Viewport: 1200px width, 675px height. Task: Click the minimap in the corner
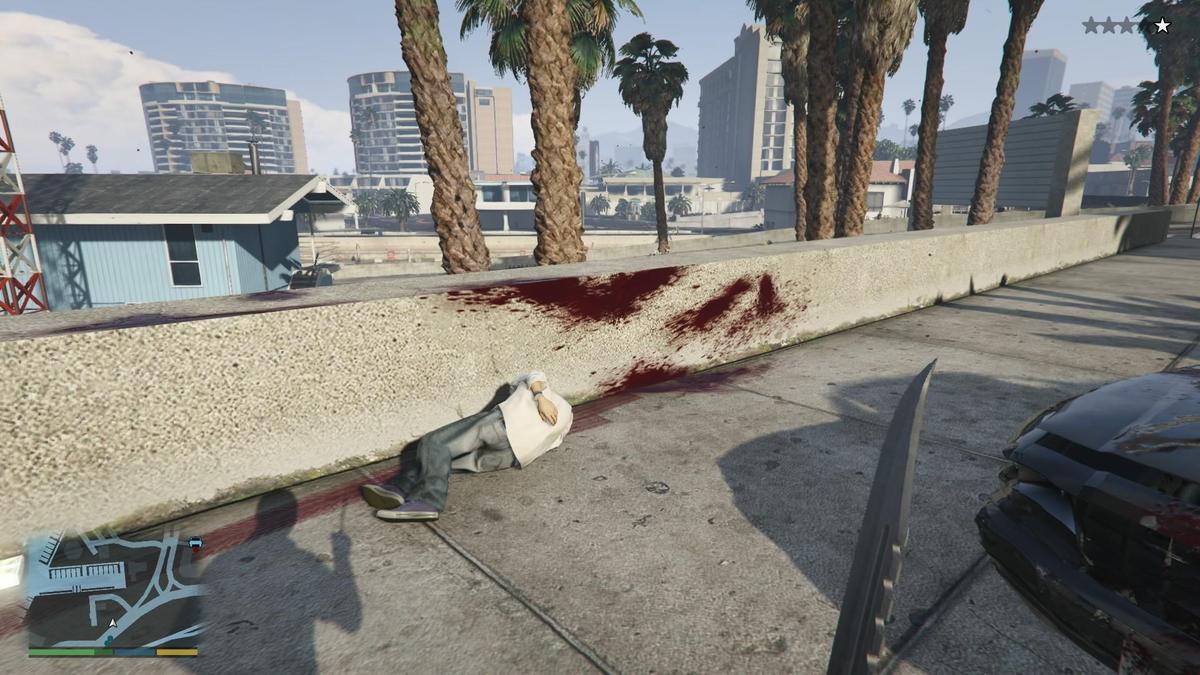pyautogui.click(x=113, y=590)
